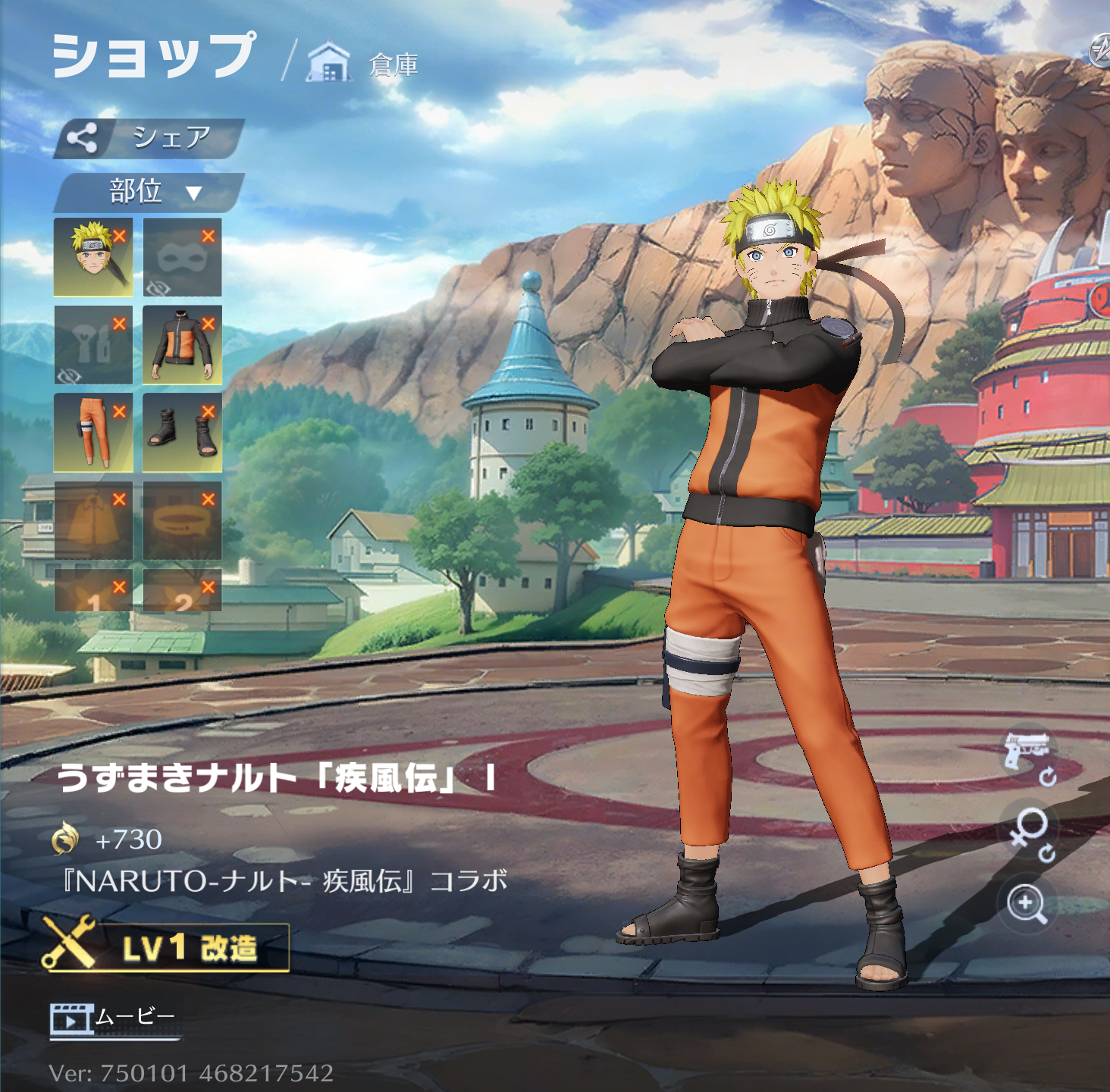Select the Naruto head slot
The image size is (1110, 1092).
tap(93, 257)
